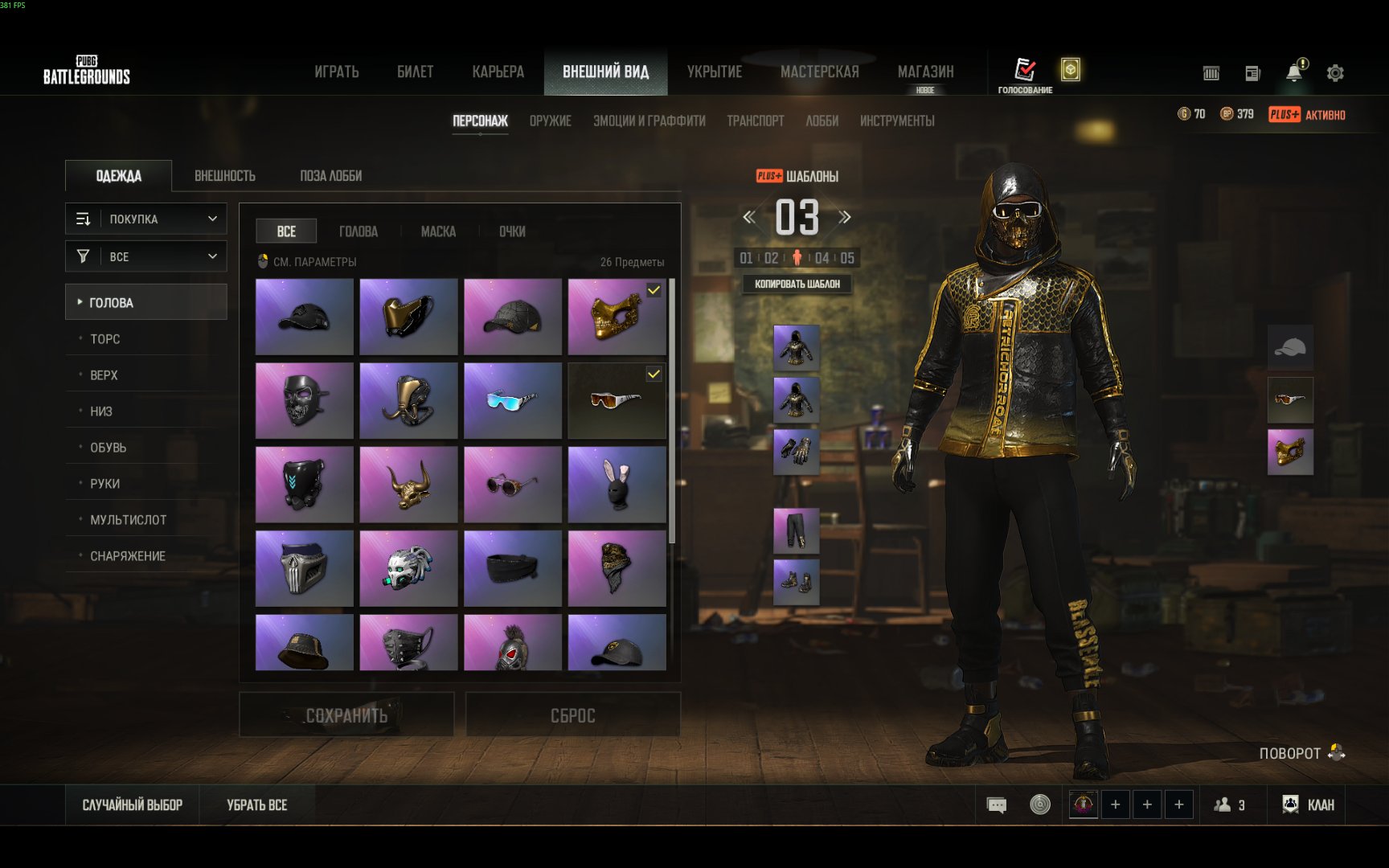
Task: Filter head items by МАСКА
Action: pyautogui.click(x=438, y=231)
